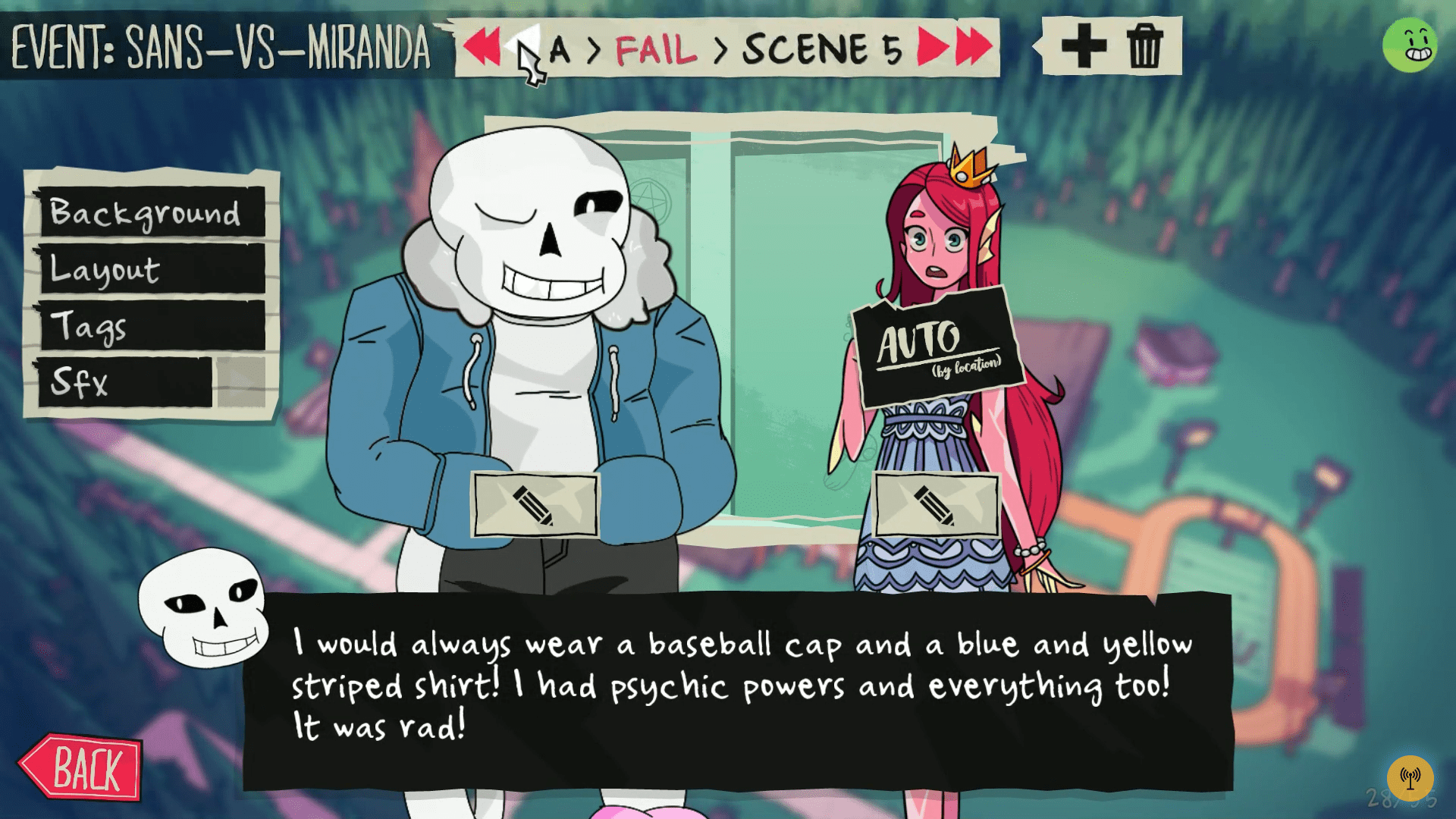This screenshot has width=1456, height=819.
Task: Edit Miranda's name via her pencil icon
Action: tap(937, 502)
